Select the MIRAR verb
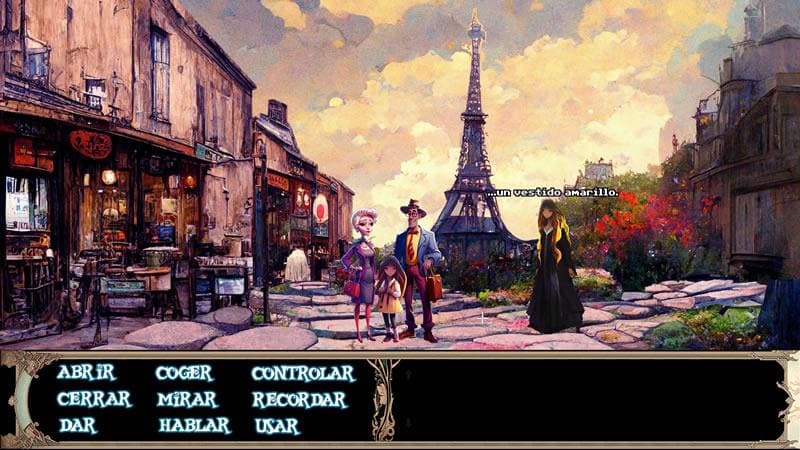The width and height of the screenshot is (800, 450). 186,399
